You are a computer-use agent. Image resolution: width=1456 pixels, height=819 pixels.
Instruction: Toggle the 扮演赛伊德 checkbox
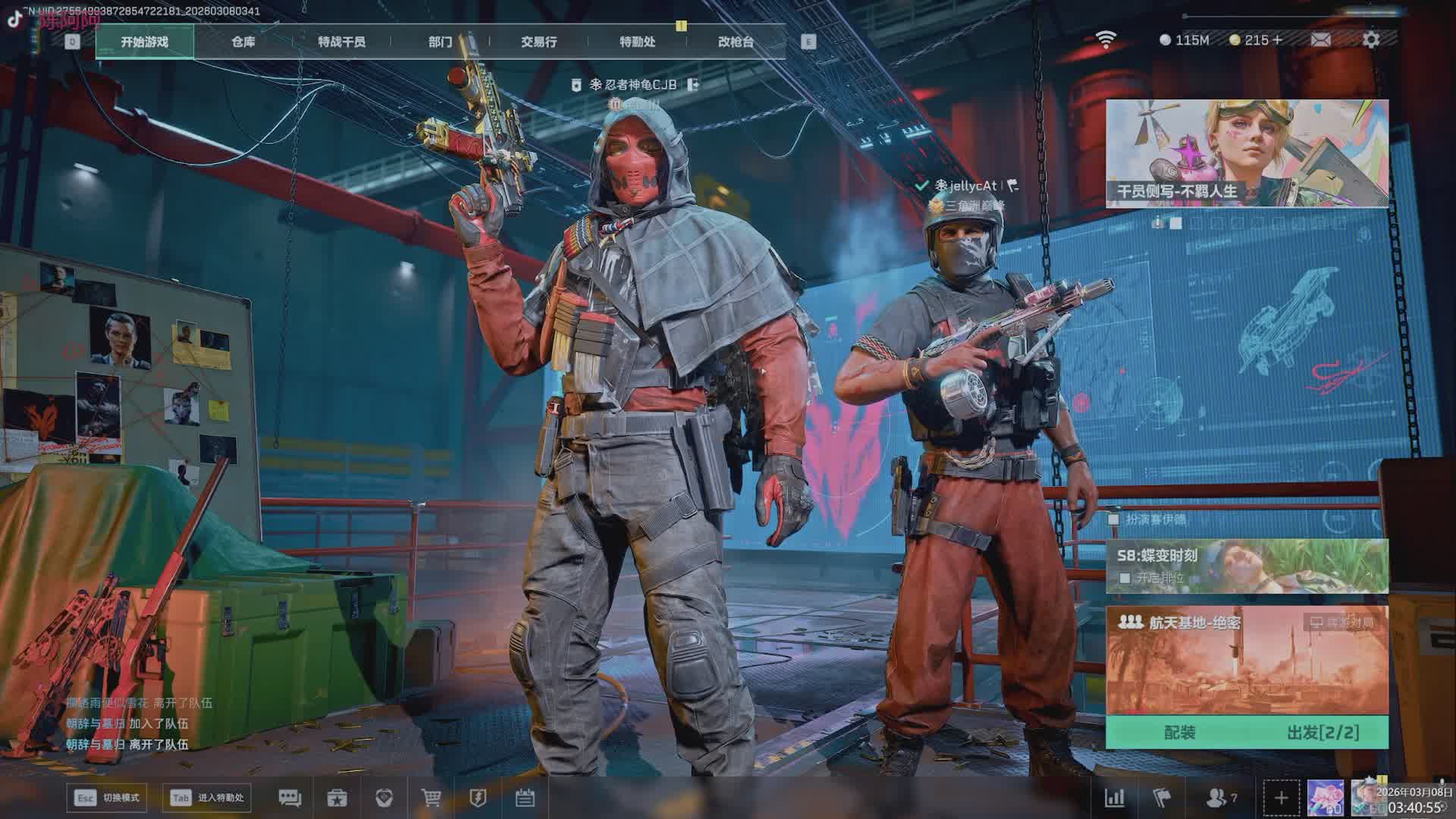[x=1113, y=519]
